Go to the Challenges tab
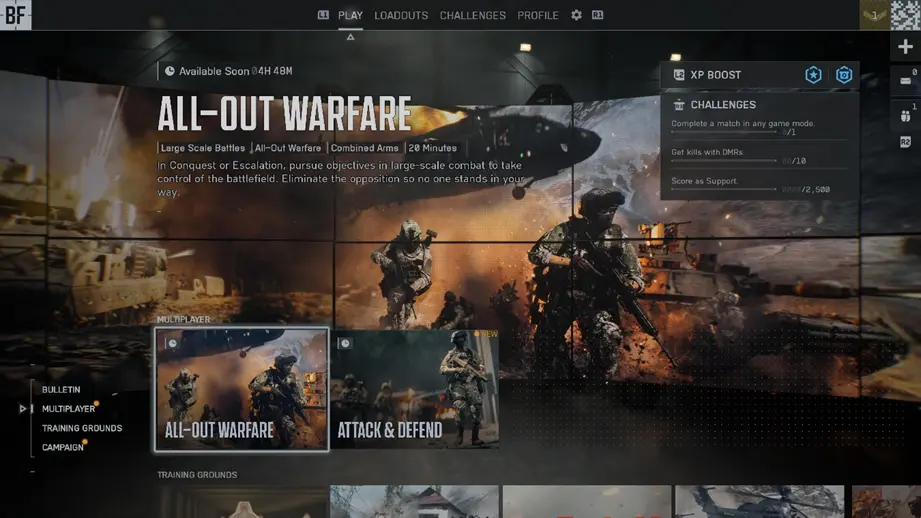 pyautogui.click(x=472, y=16)
